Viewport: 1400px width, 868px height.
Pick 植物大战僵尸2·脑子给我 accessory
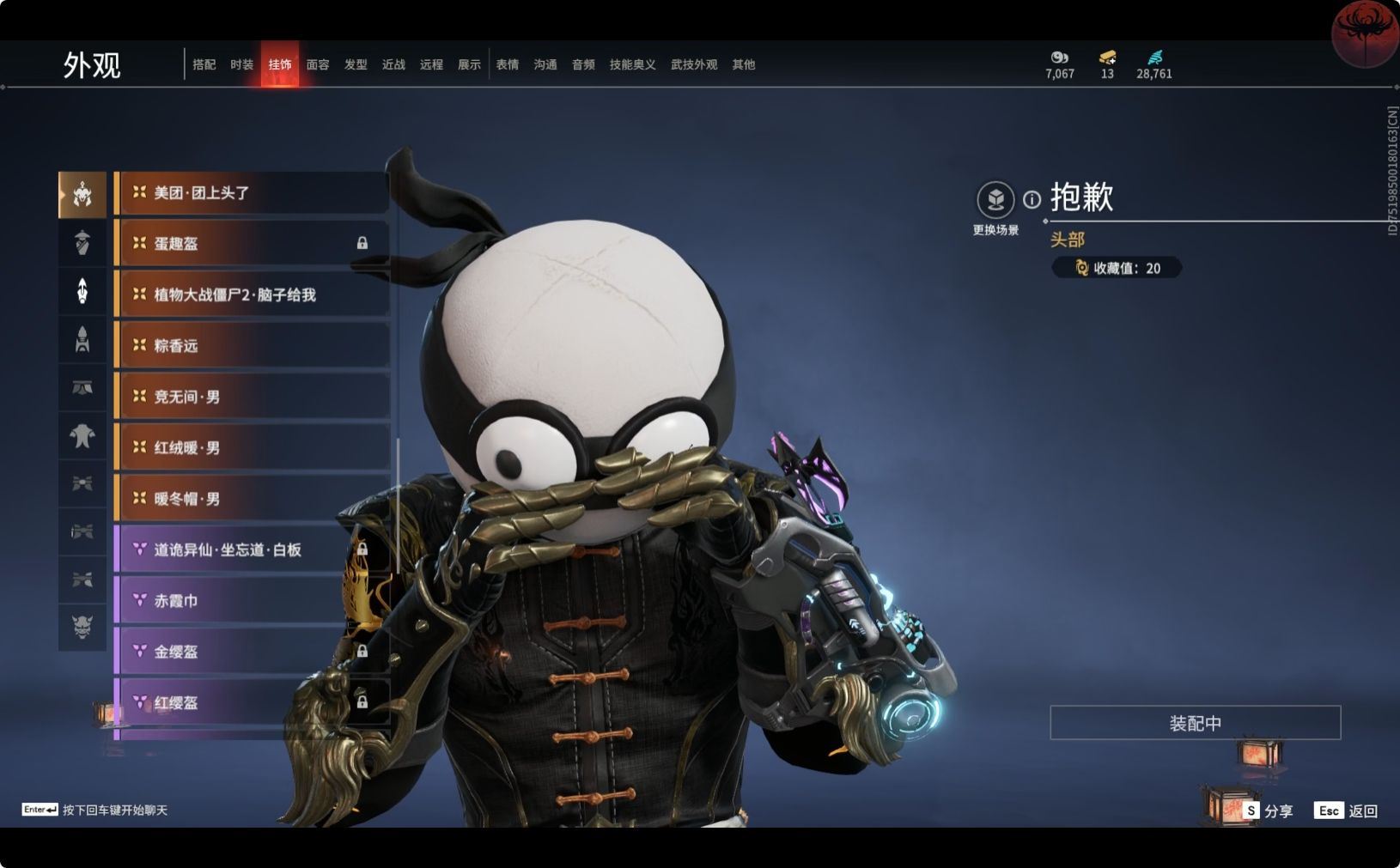[x=251, y=295]
